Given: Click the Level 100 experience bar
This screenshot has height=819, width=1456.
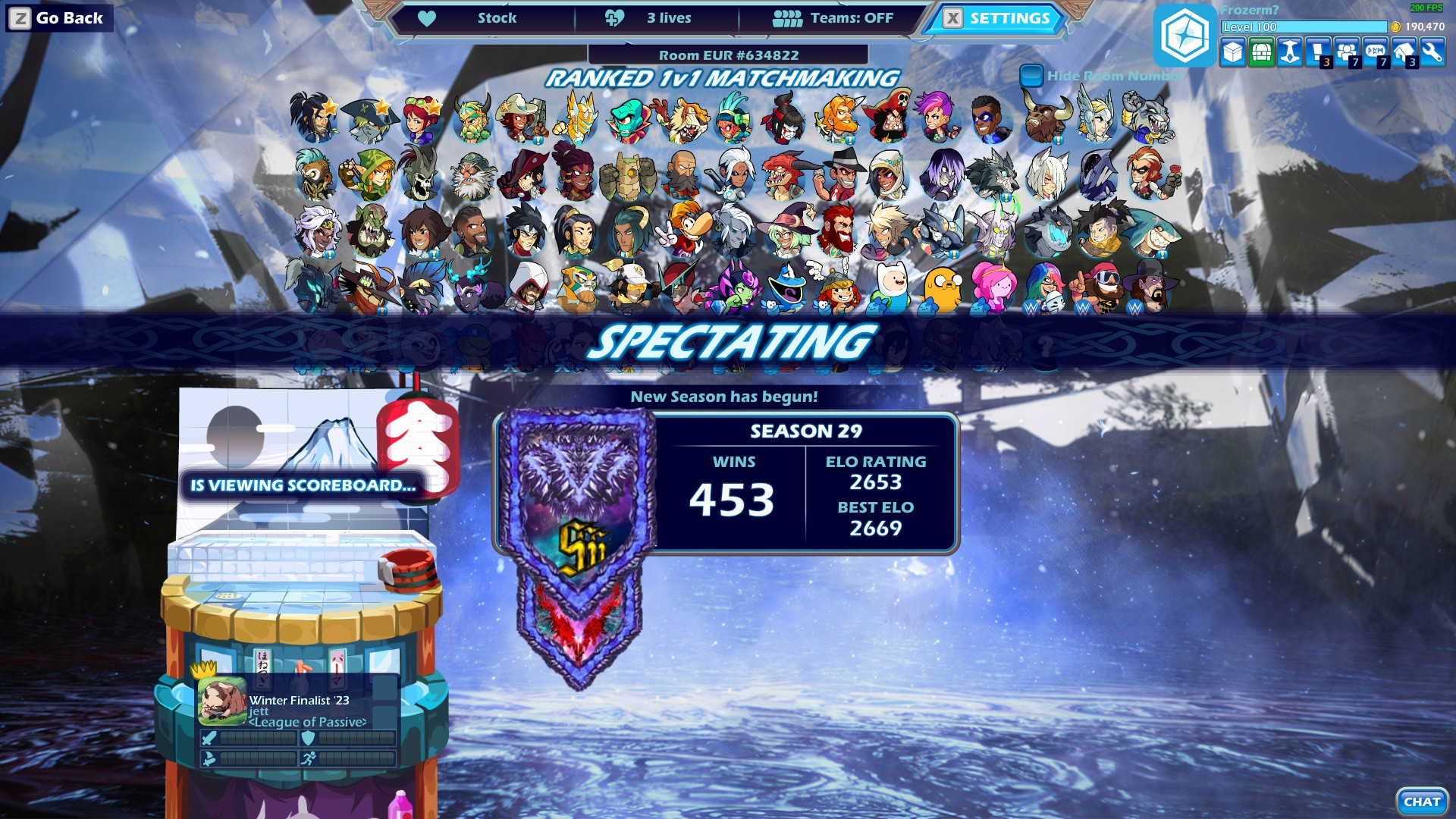Looking at the screenshot, I should 1304,27.
